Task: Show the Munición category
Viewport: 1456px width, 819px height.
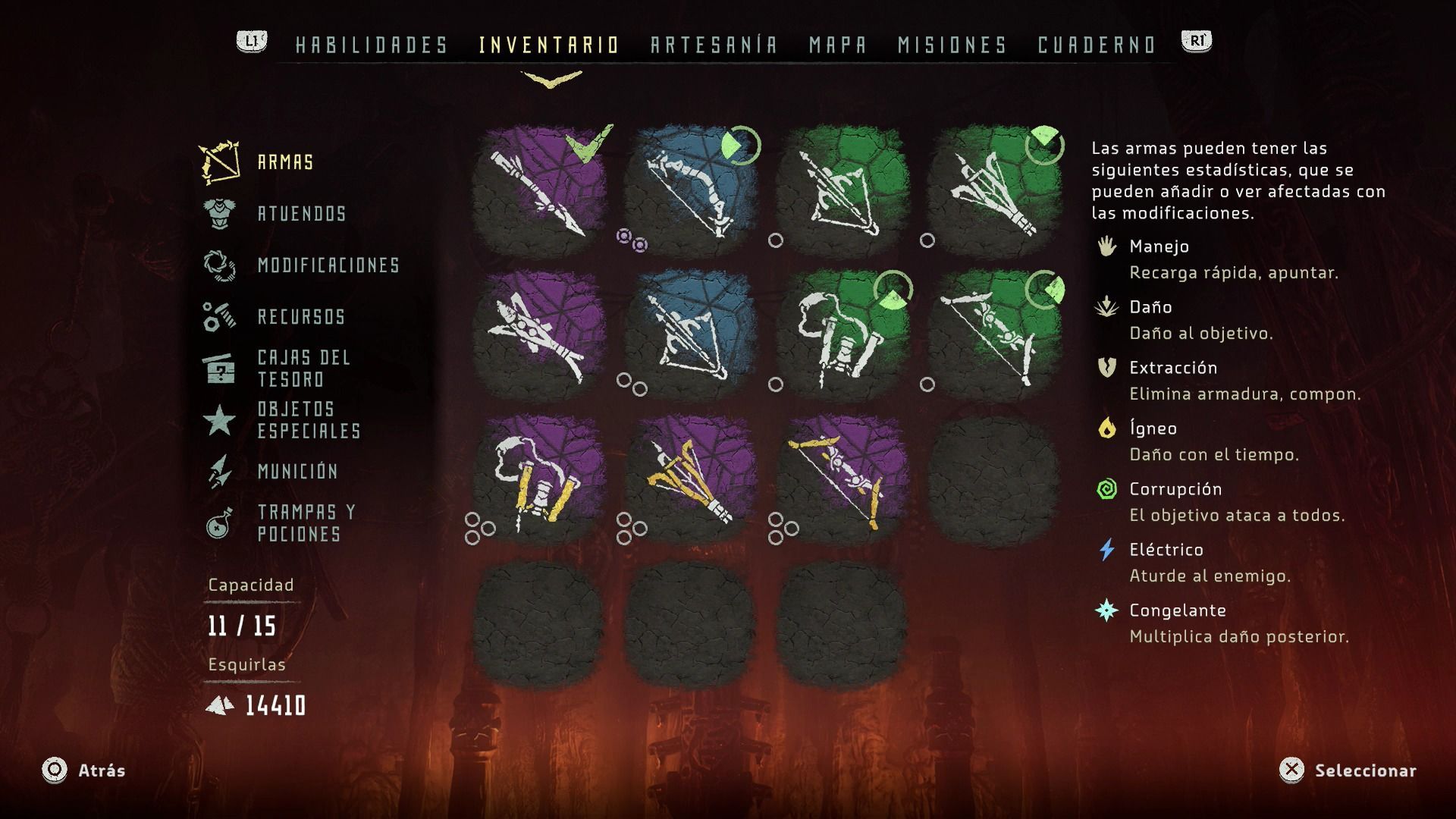Action: [x=297, y=472]
